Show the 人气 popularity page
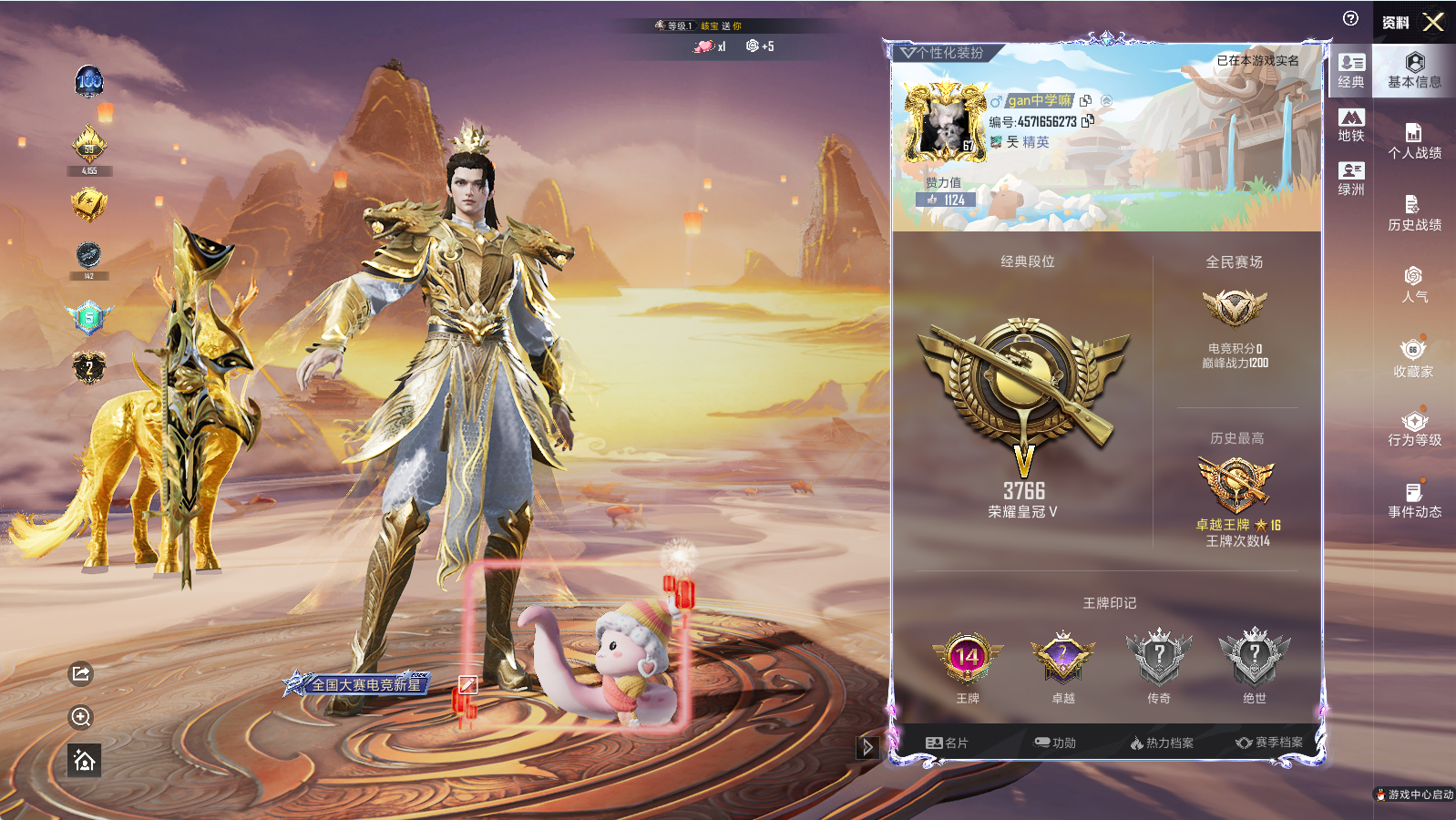1456x820 pixels. tap(1414, 284)
